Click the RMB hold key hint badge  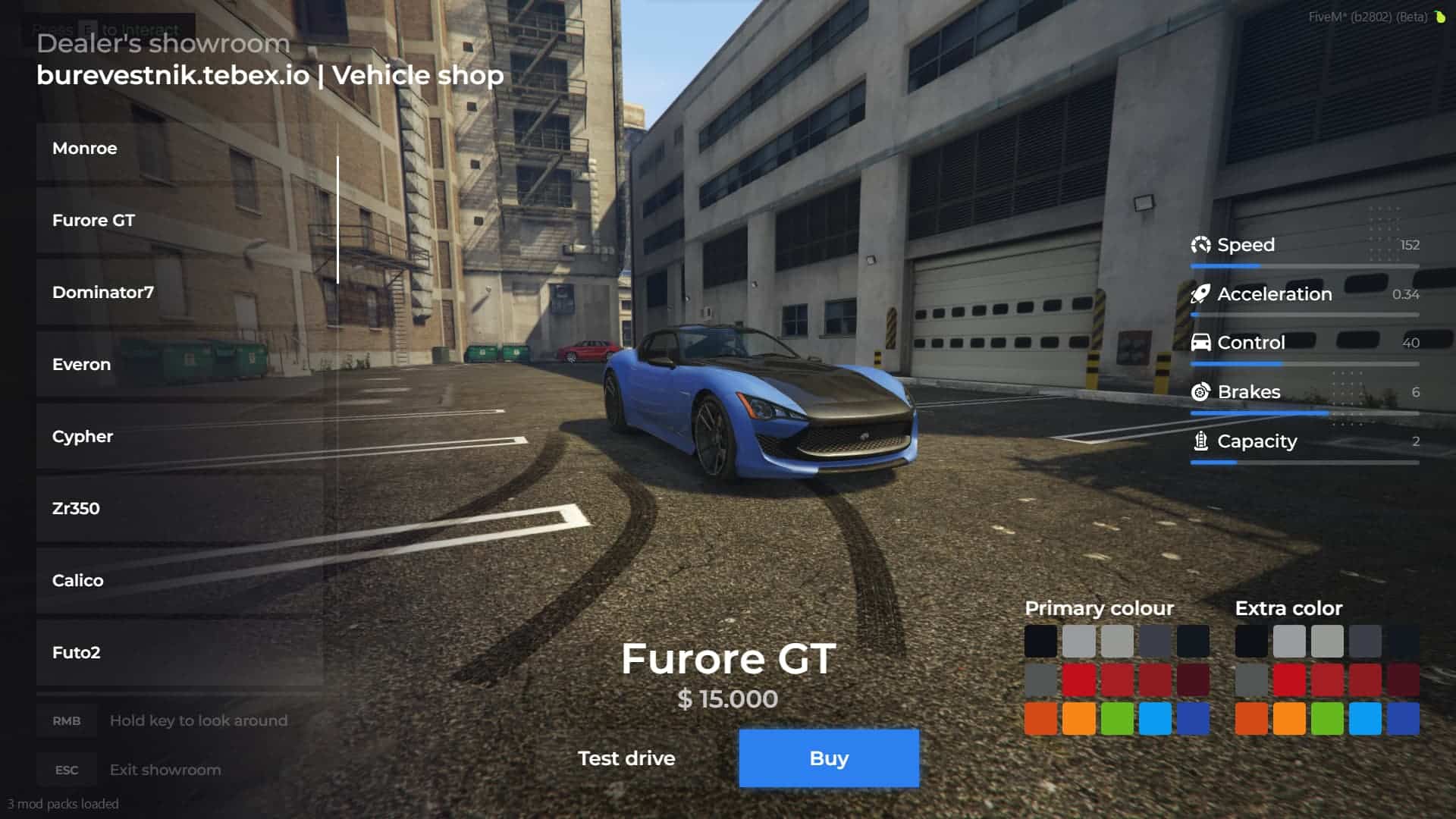pyautogui.click(x=66, y=720)
